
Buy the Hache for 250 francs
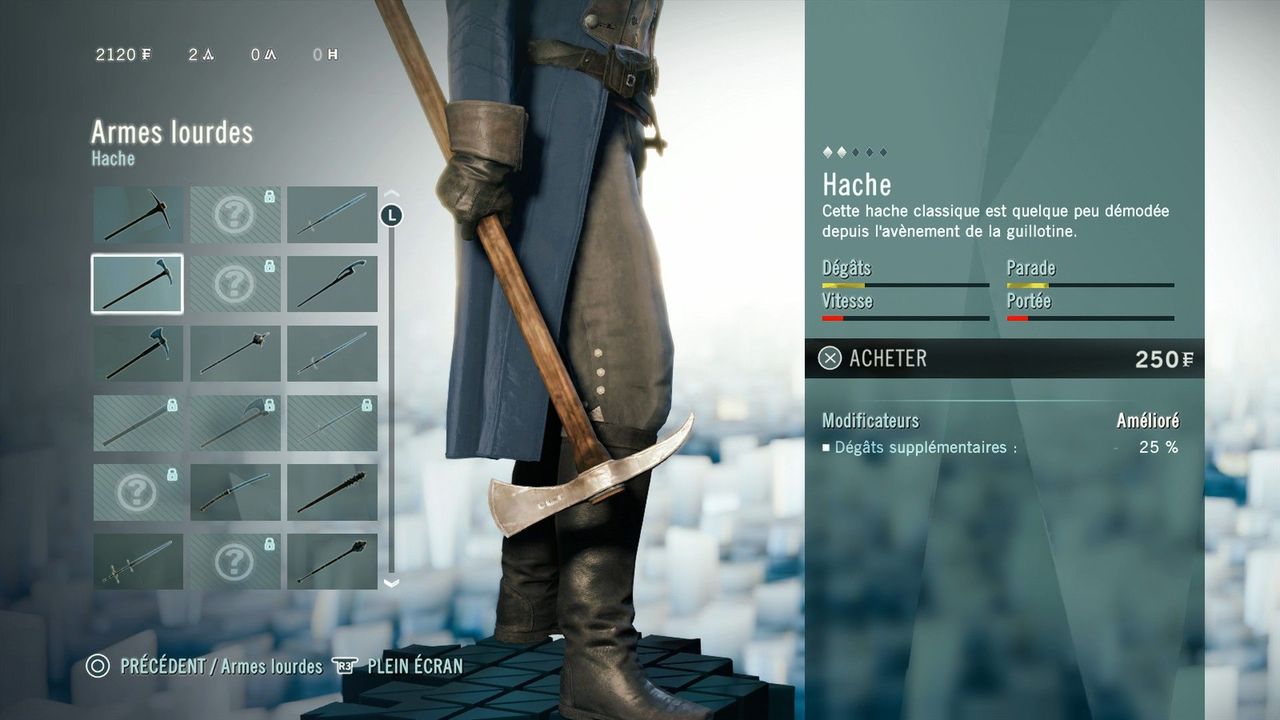coord(1003,358)
